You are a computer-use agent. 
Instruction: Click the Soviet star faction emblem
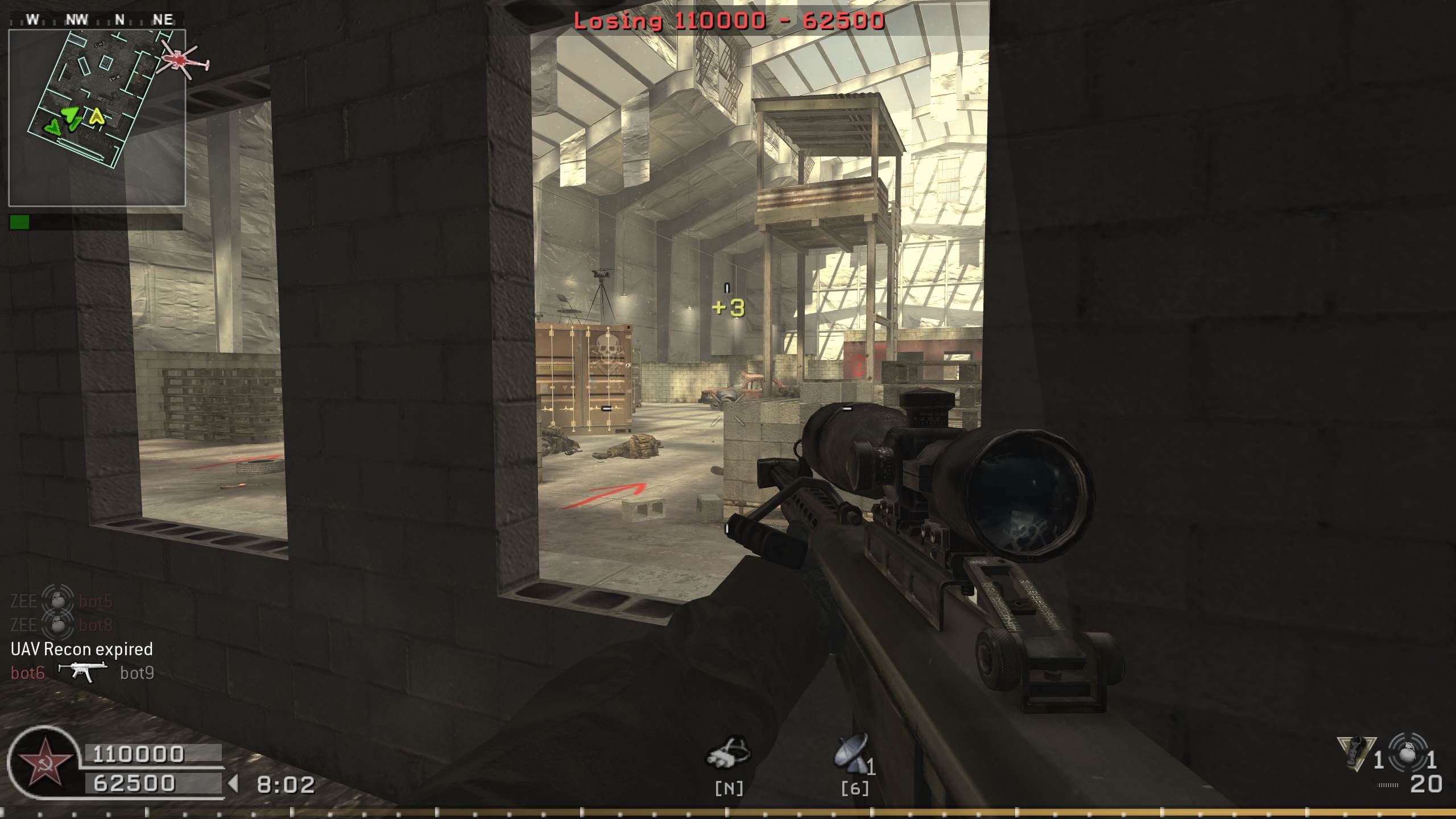[x=44, y=762]
